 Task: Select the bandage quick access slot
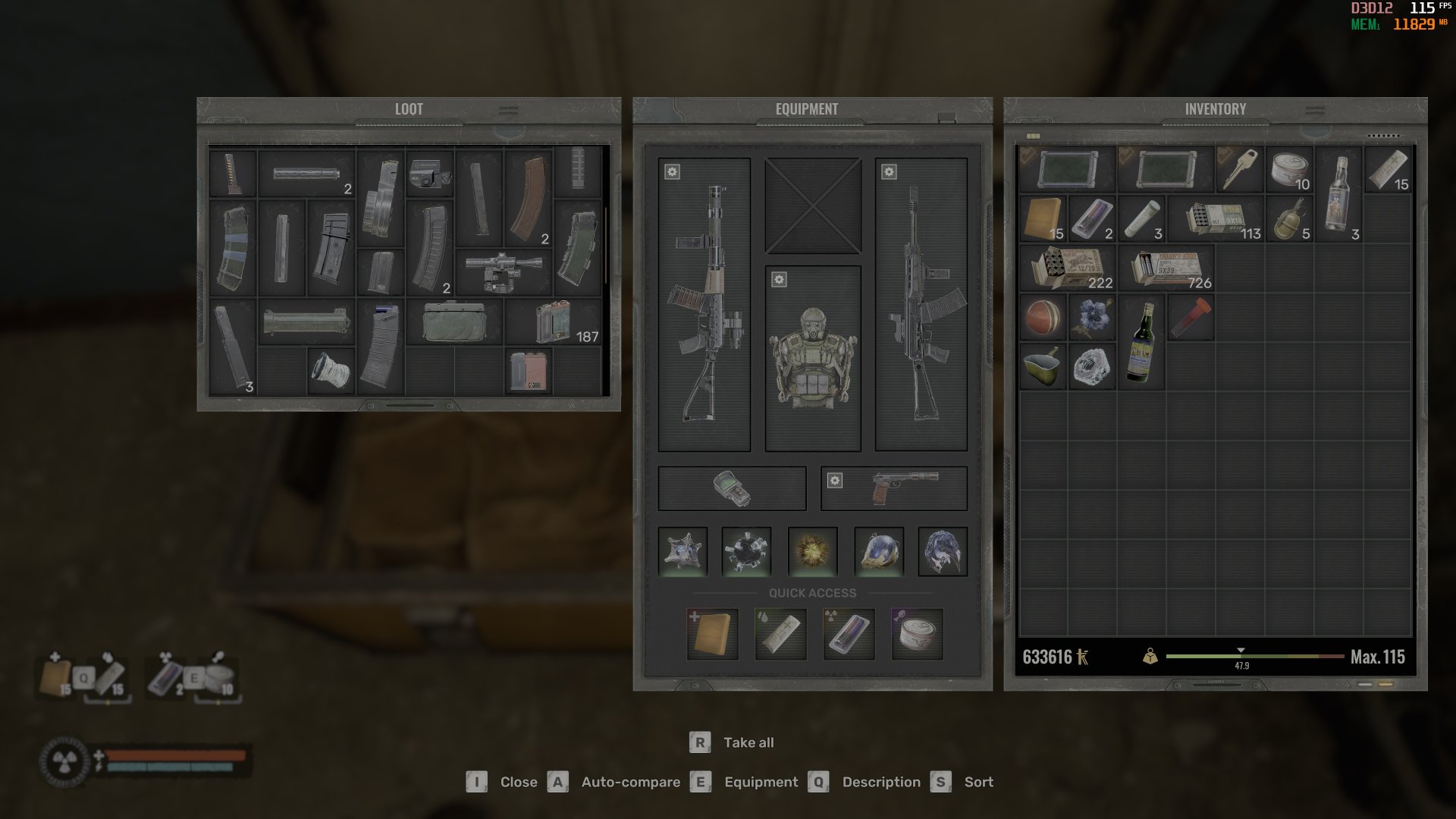780,633
